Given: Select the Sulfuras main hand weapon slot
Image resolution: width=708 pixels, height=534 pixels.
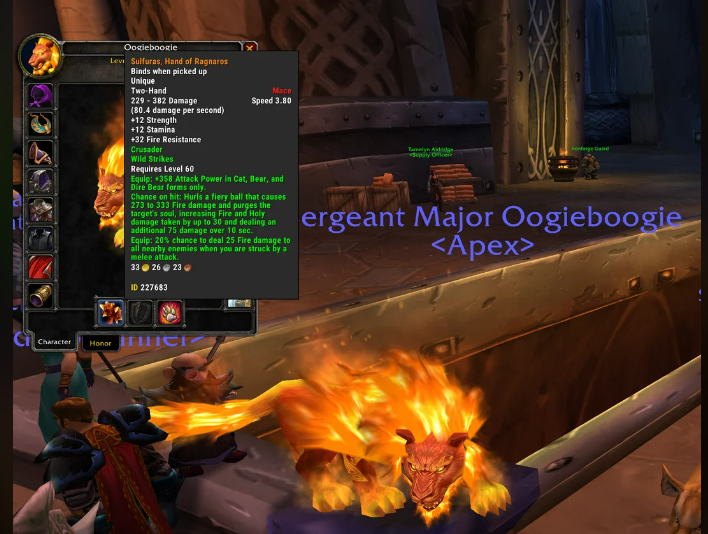Looking at the screenshot, I should click(109, 312).
